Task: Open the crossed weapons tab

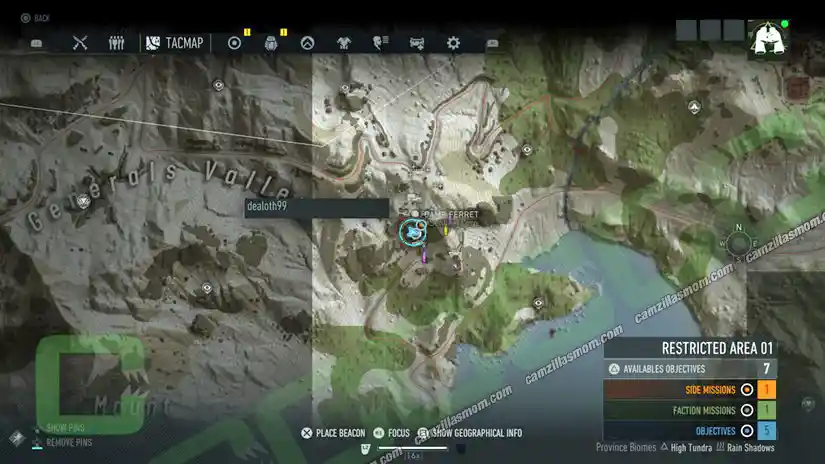Action: (81, 43)
